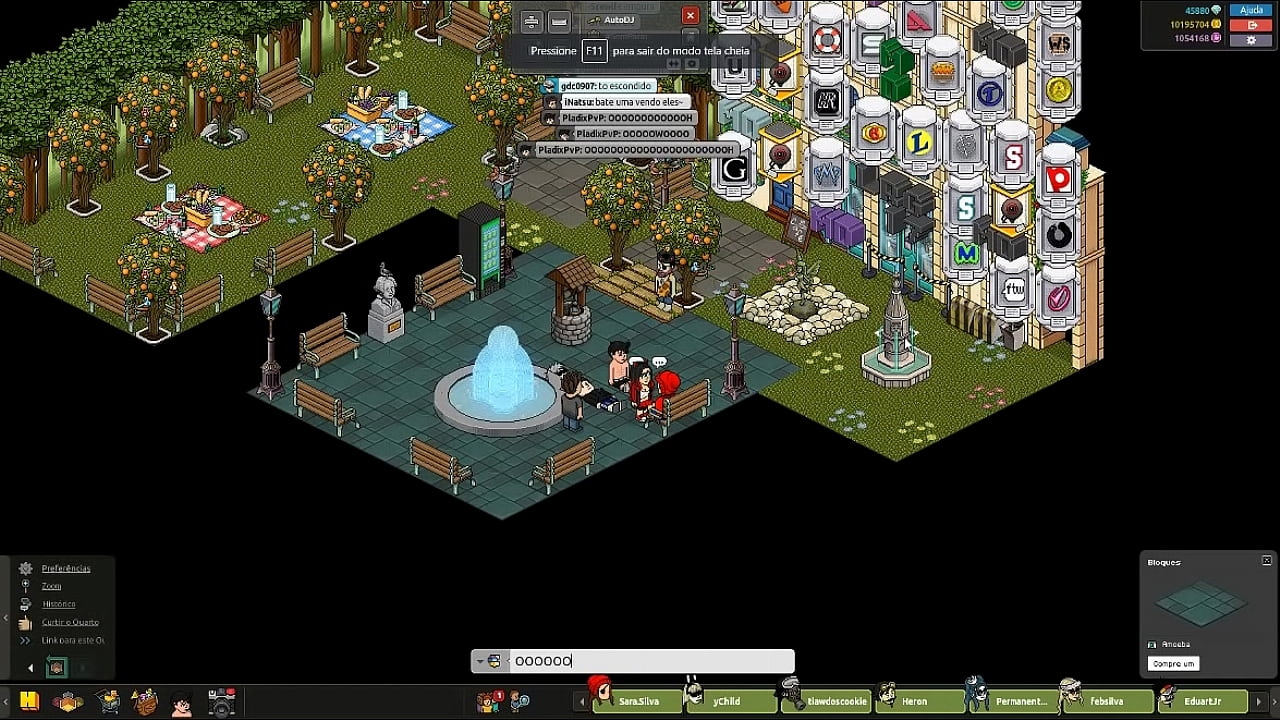Select friend EduartJr in friends bar
This screenshot has height=720, width=1280.
point(1201,702)
